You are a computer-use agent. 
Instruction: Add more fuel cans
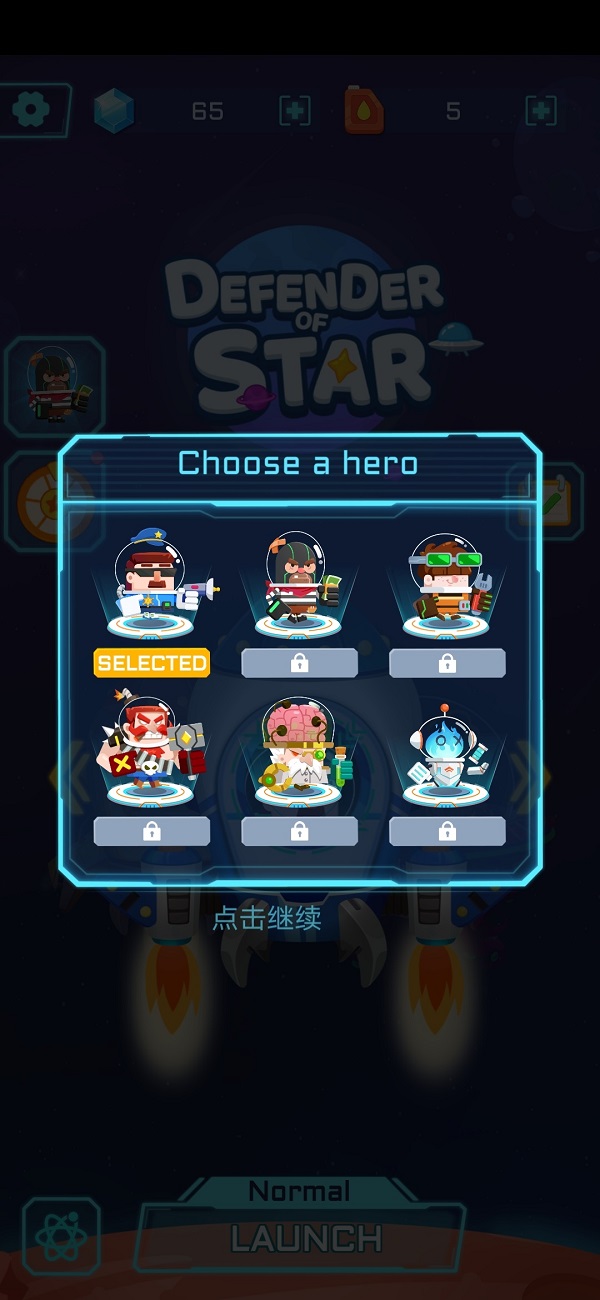tap(541, 110)
